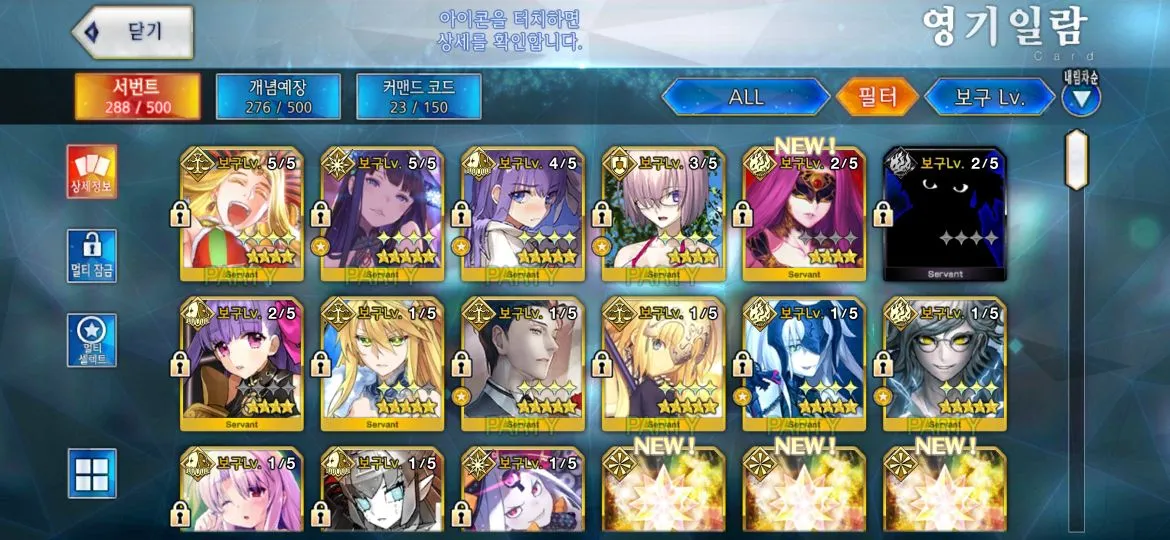
Task: Open the 개념예장 tab
Action: click(278, 96)
